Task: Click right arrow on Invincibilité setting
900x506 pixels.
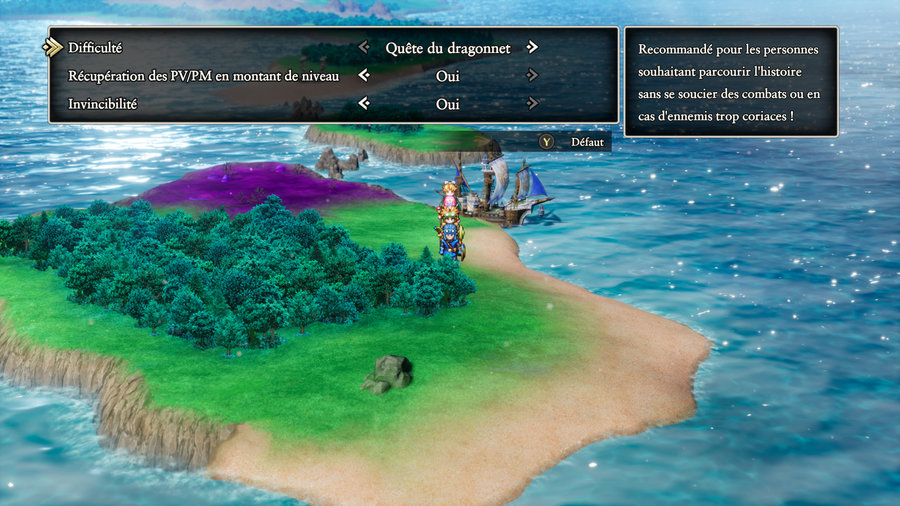Action: point(532,103)
